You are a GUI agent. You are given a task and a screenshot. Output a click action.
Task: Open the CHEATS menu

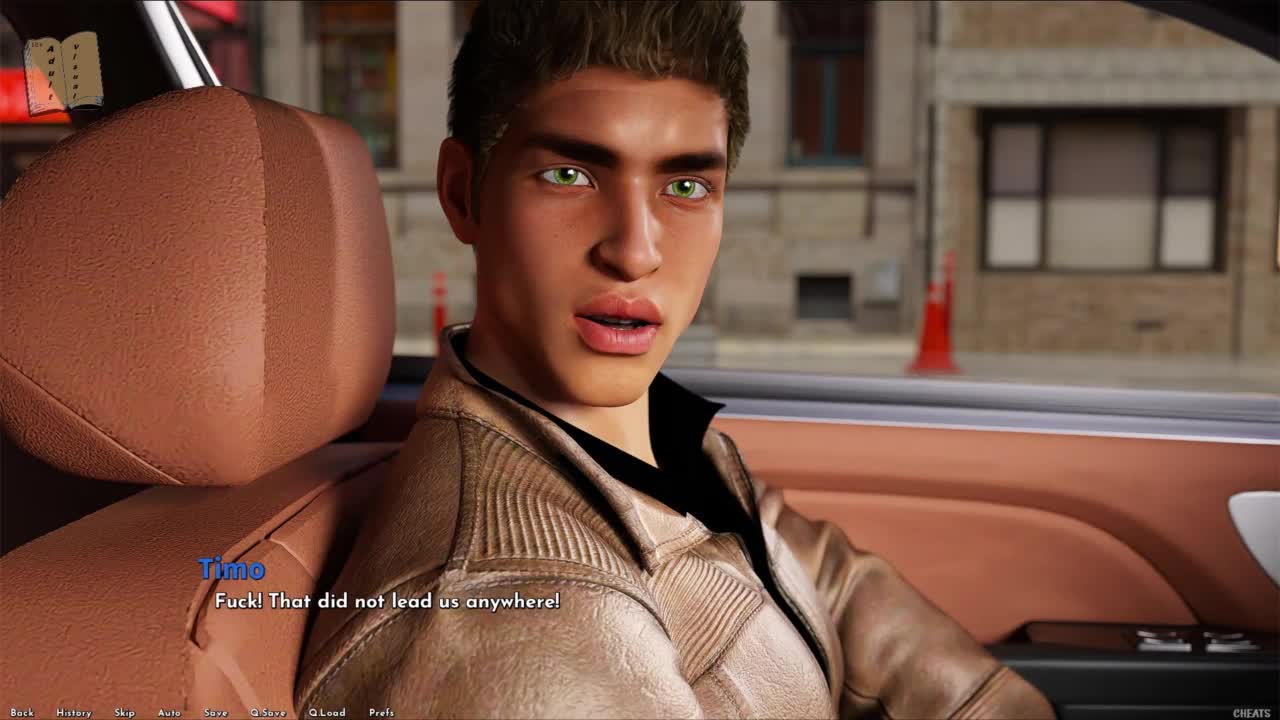coord(1251,713)
